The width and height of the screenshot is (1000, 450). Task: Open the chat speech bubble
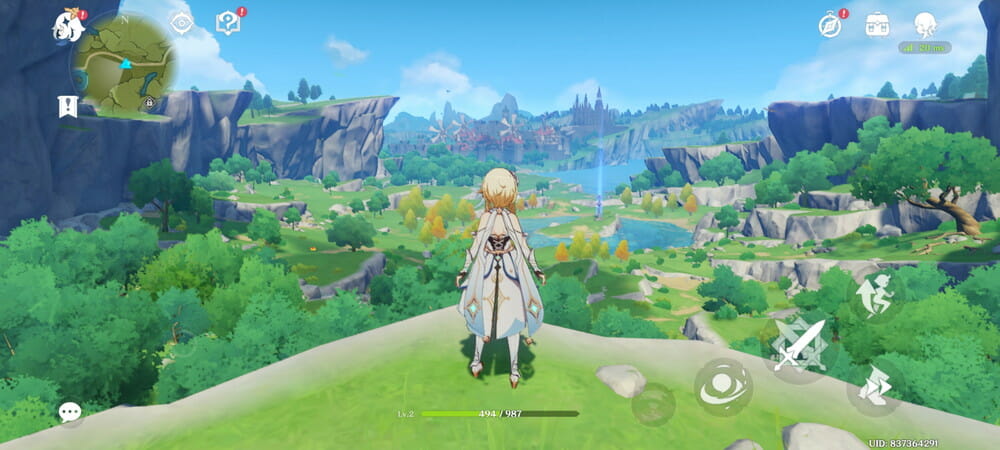[69, 412]
